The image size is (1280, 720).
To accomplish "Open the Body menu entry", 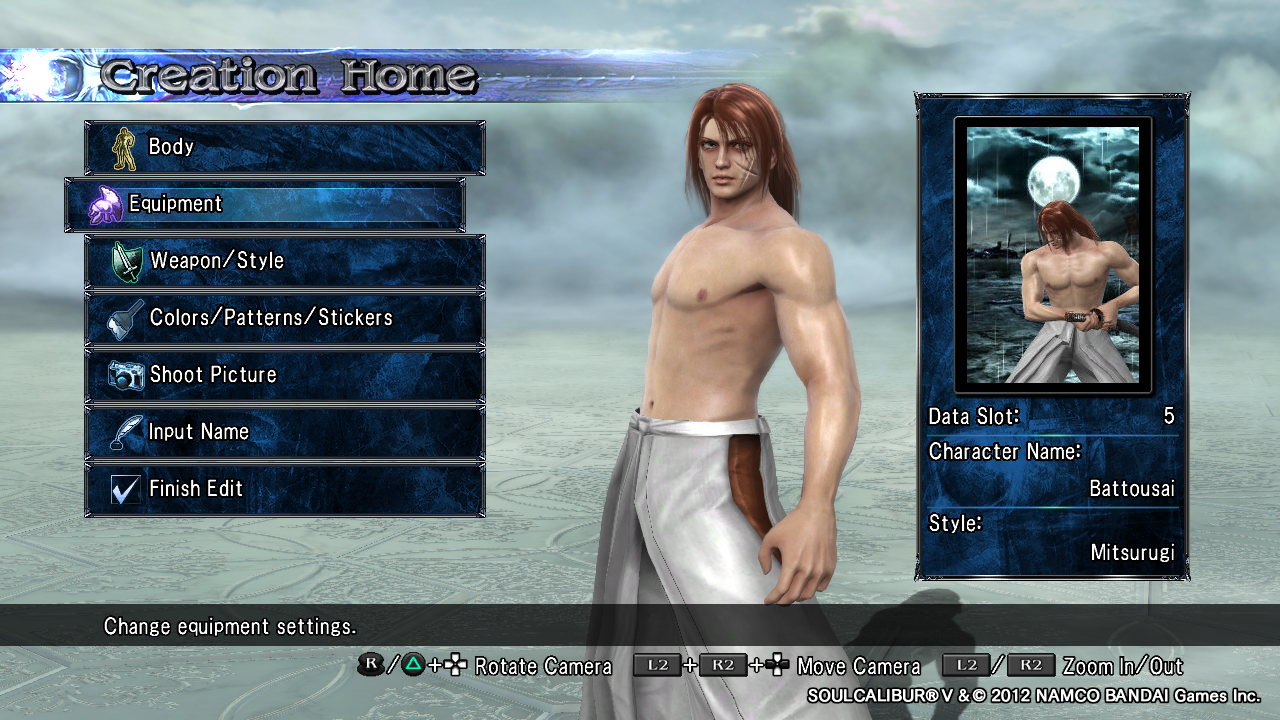I will pyautogui.click(x=284, y=147).
